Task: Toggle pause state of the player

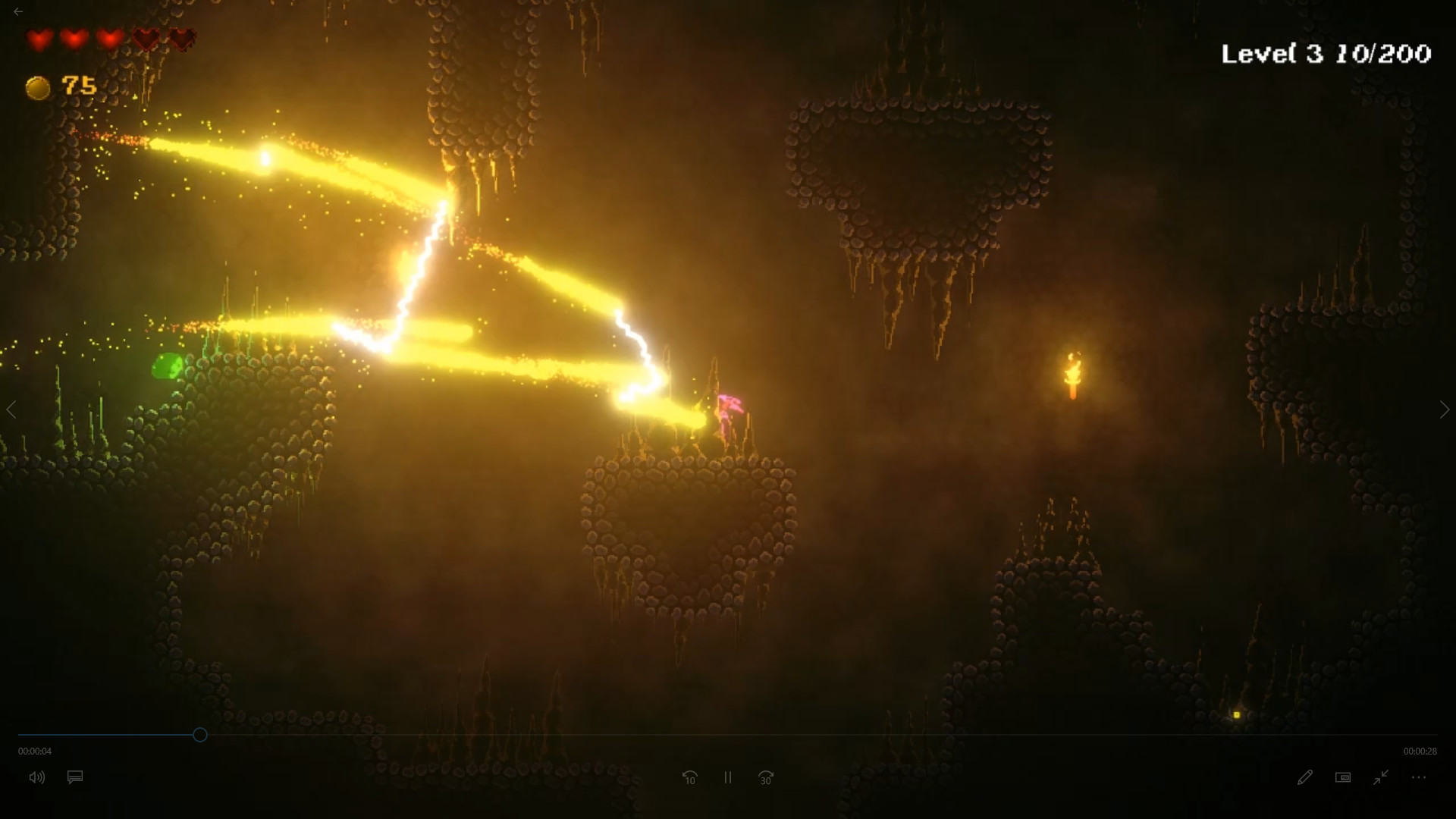Action: tap(727, 777)
